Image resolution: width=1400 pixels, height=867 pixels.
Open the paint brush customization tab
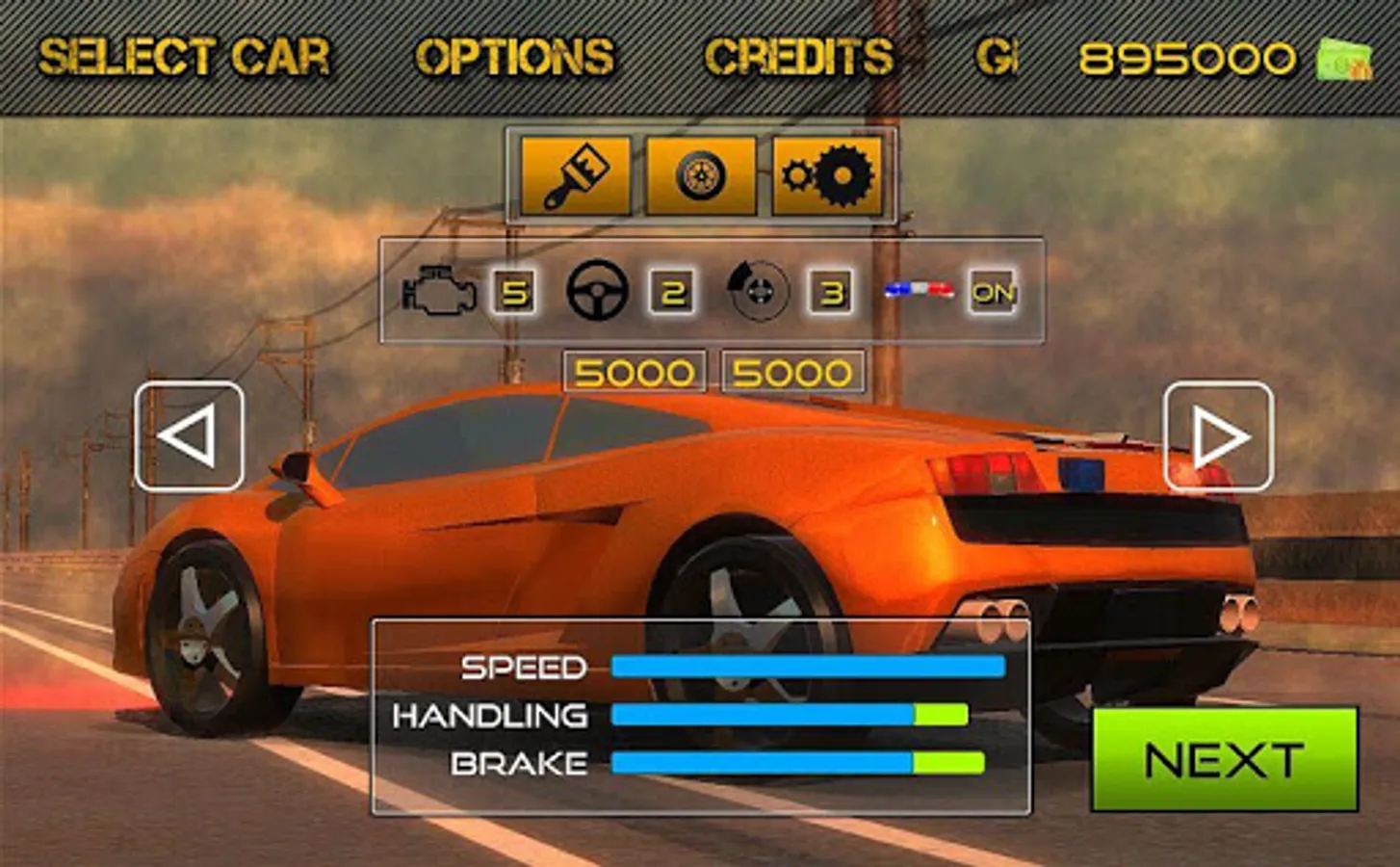tap(576, 176)
